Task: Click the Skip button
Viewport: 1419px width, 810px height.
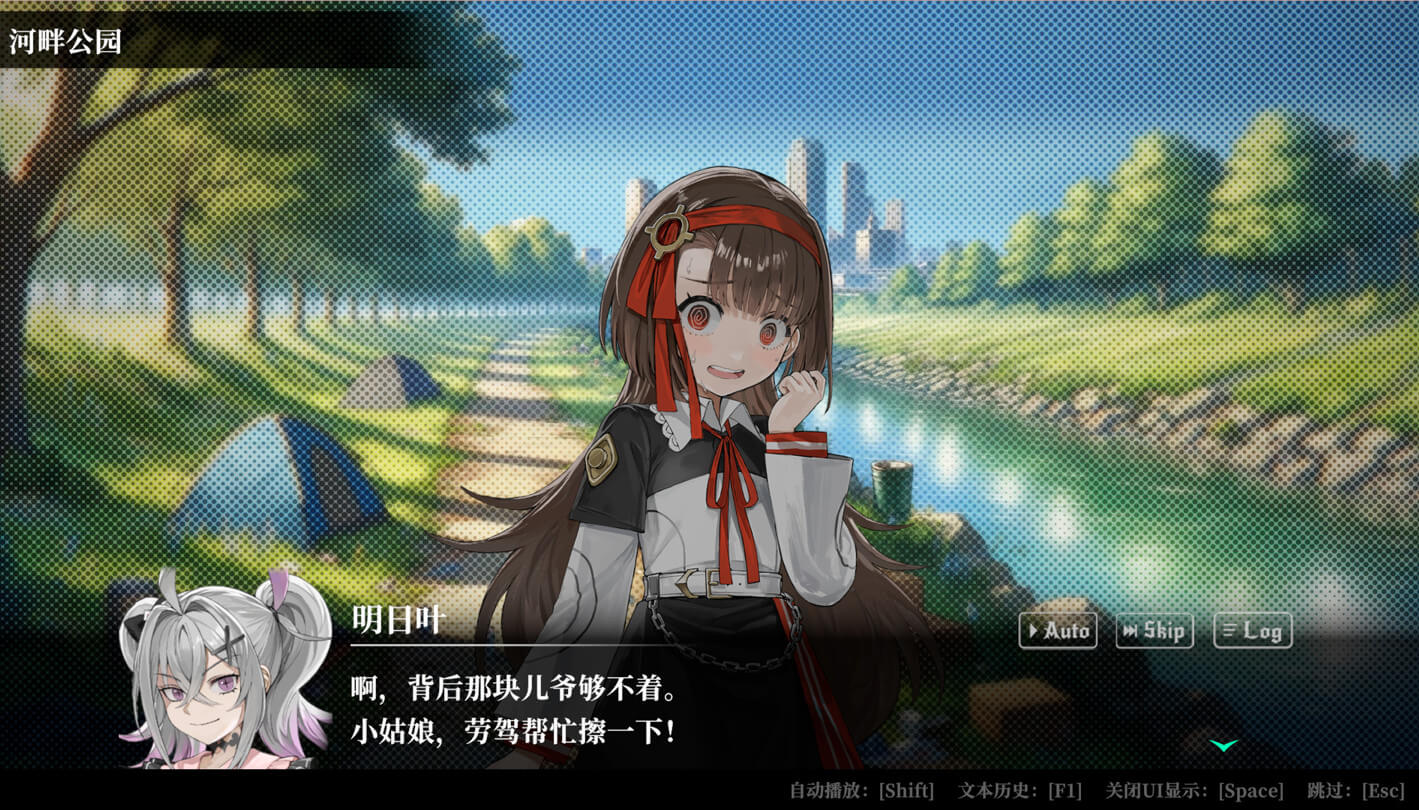Action: [x=1154, y=631]
